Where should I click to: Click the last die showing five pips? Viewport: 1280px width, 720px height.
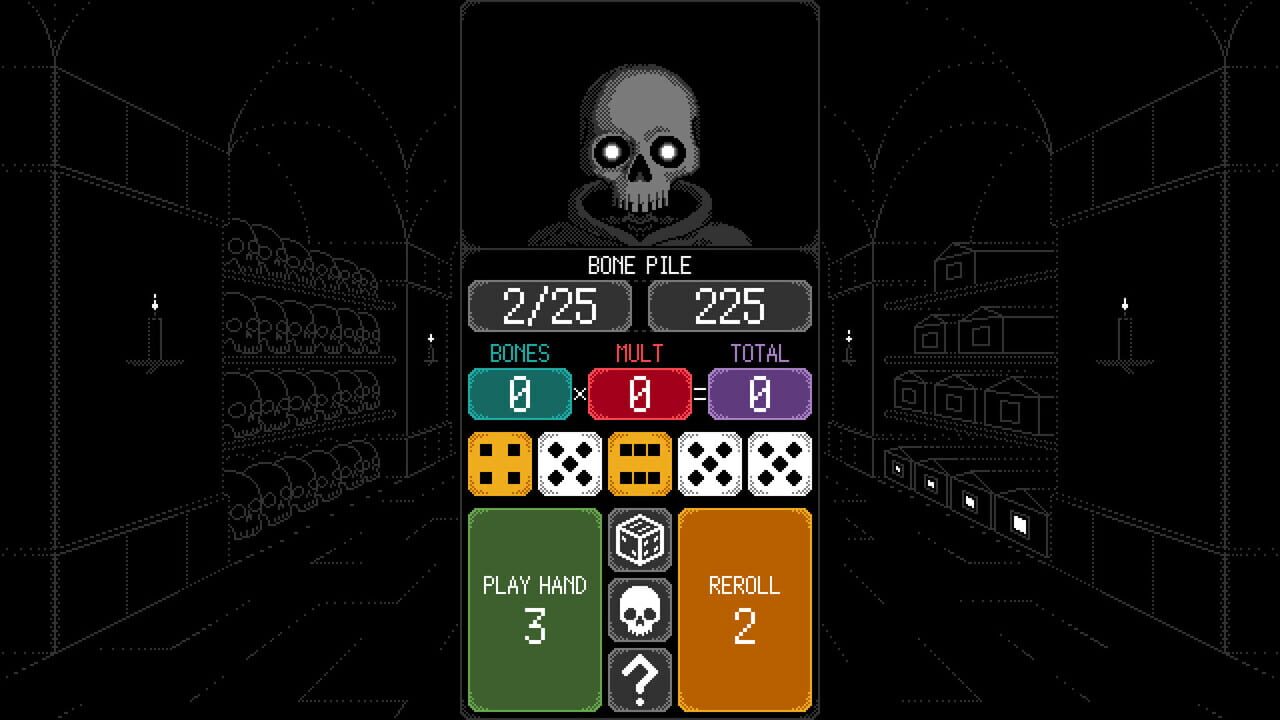[780, 463]
